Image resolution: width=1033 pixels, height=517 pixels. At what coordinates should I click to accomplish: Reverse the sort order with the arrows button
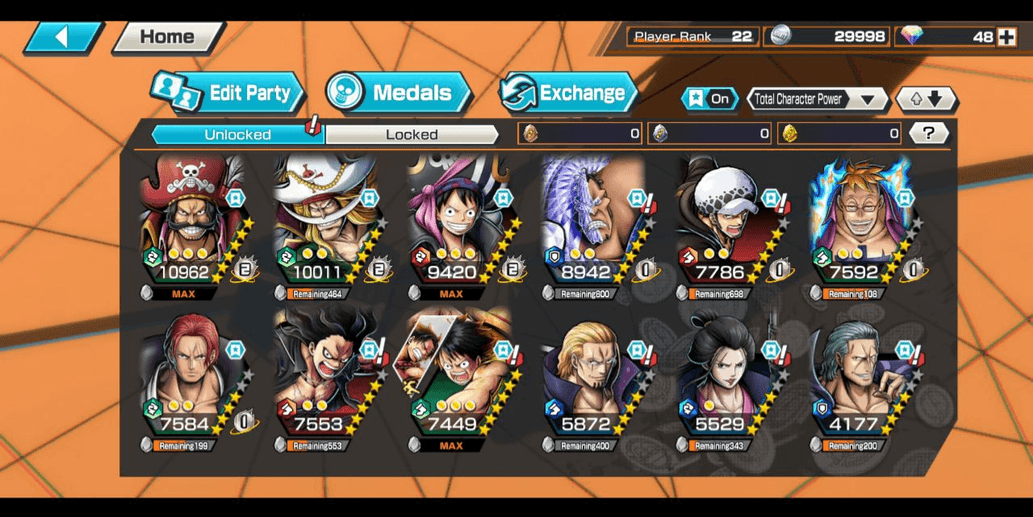click(926, 99)
